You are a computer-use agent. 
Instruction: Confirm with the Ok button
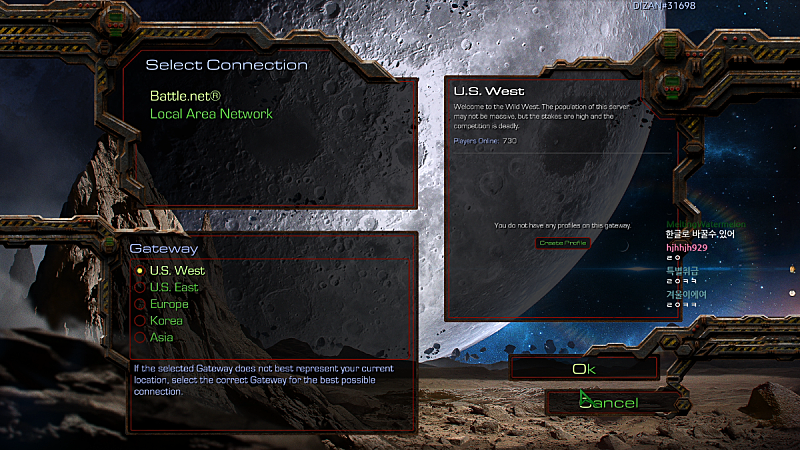(584, 369)
